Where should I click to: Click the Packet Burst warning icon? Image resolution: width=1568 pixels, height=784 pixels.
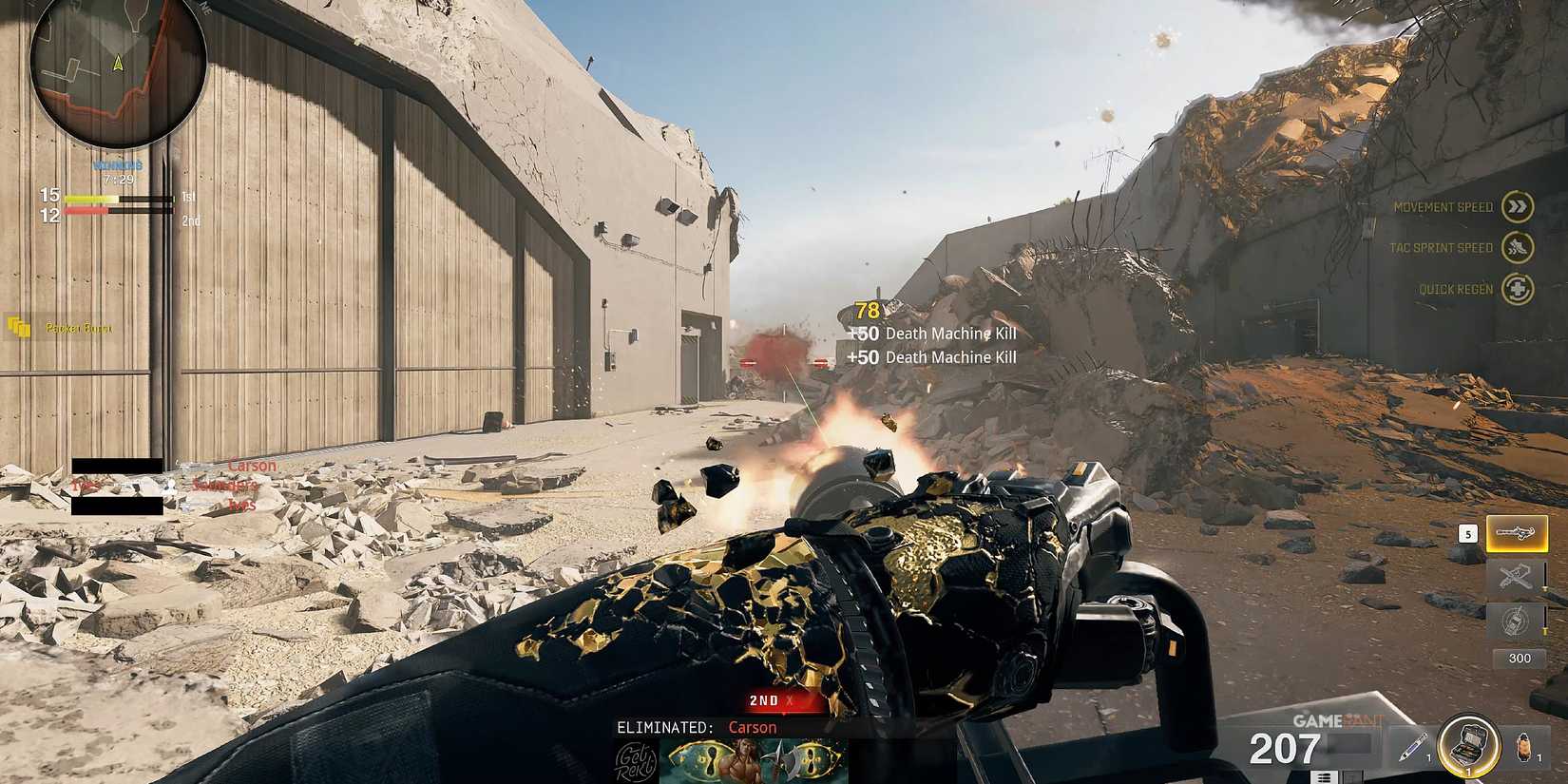coord(19,326)
